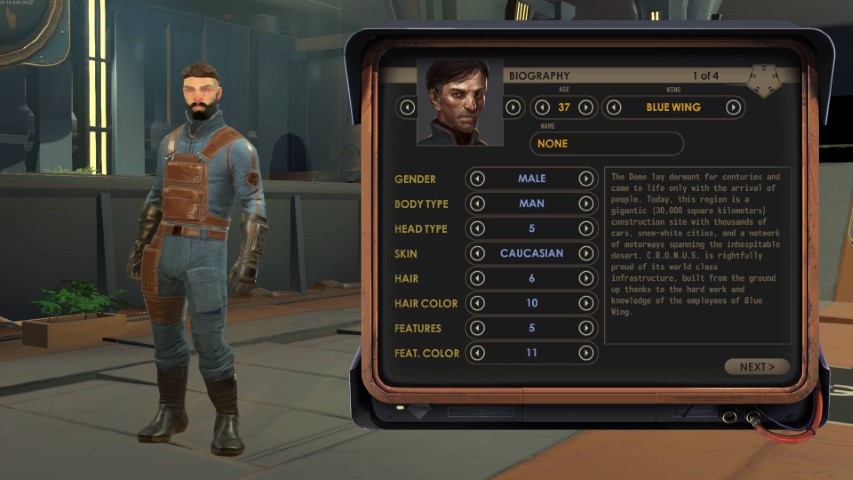Increase the Features value
The height and width of the screenshot is (480, 853).
click(x=586, y=328)
